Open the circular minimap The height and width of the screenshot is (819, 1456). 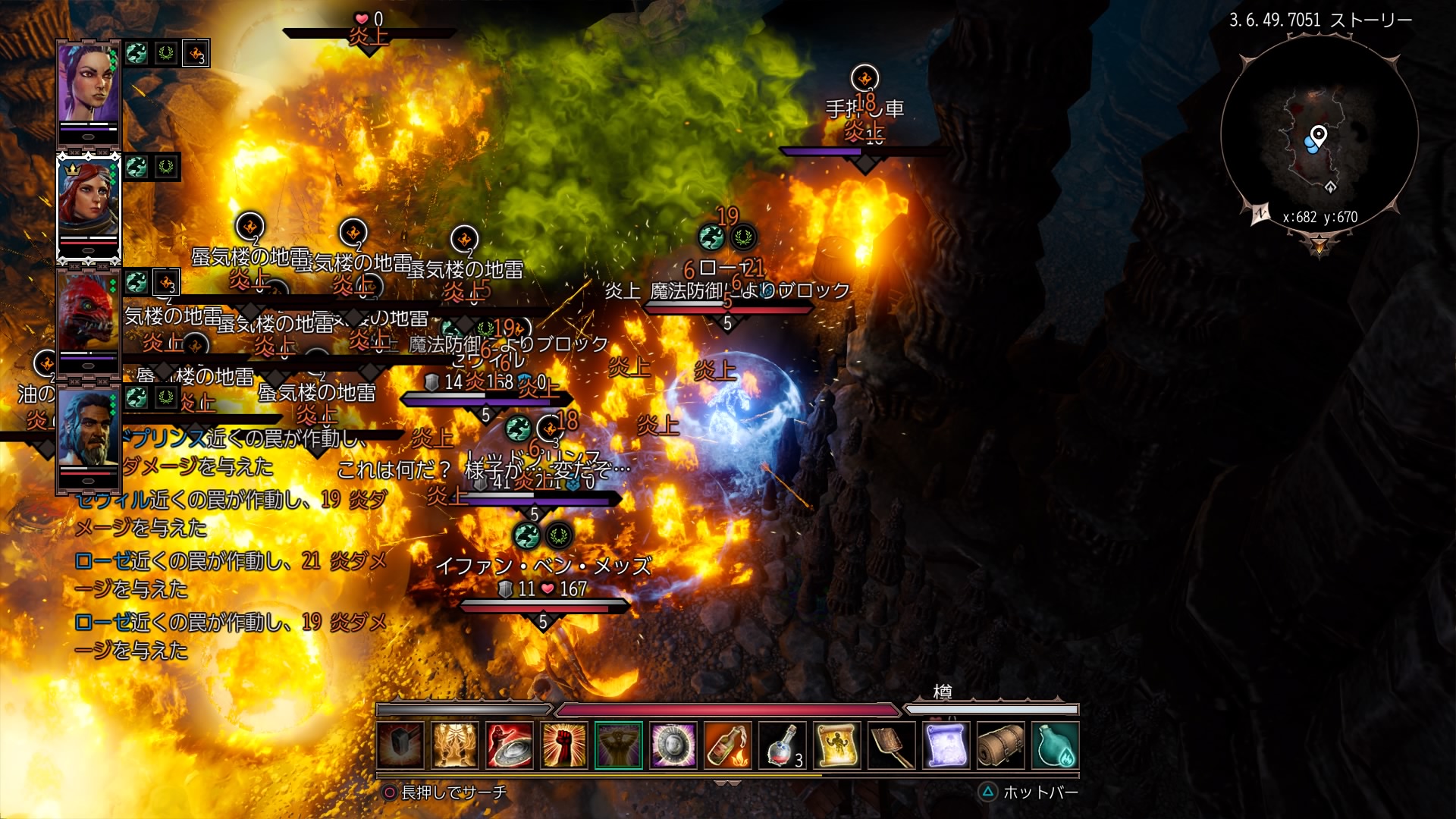click(x=1319, y=136)
